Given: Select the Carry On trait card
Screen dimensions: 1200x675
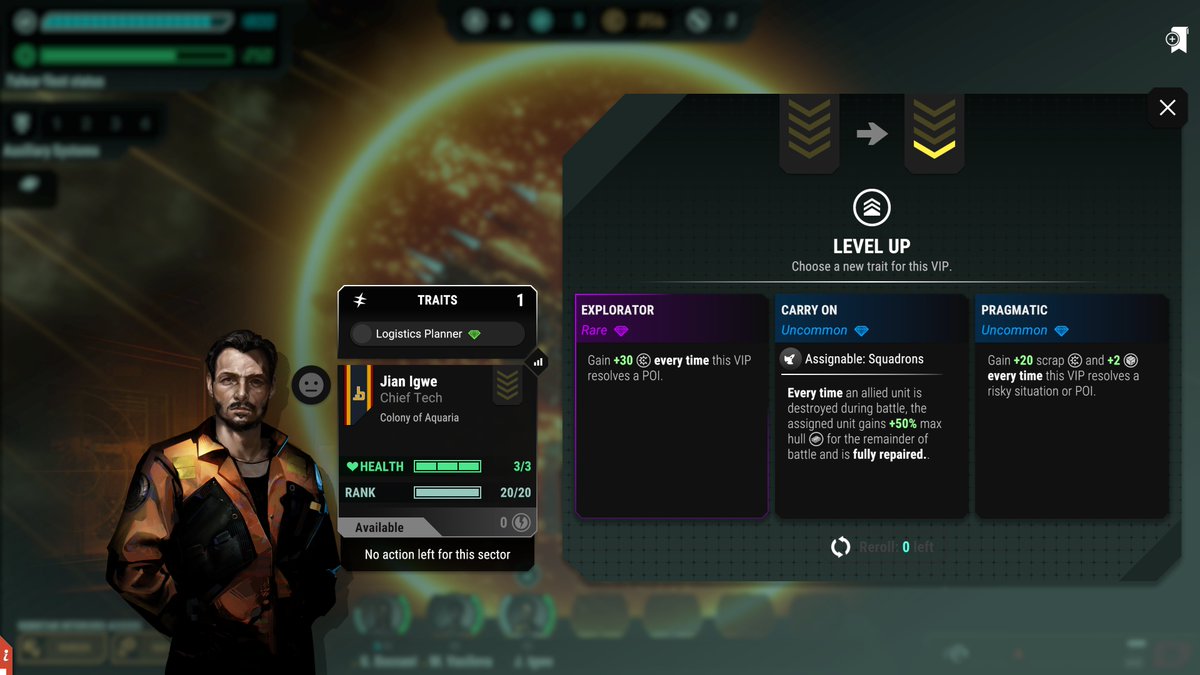Looking at the screenshot, I should click(871, 405).
